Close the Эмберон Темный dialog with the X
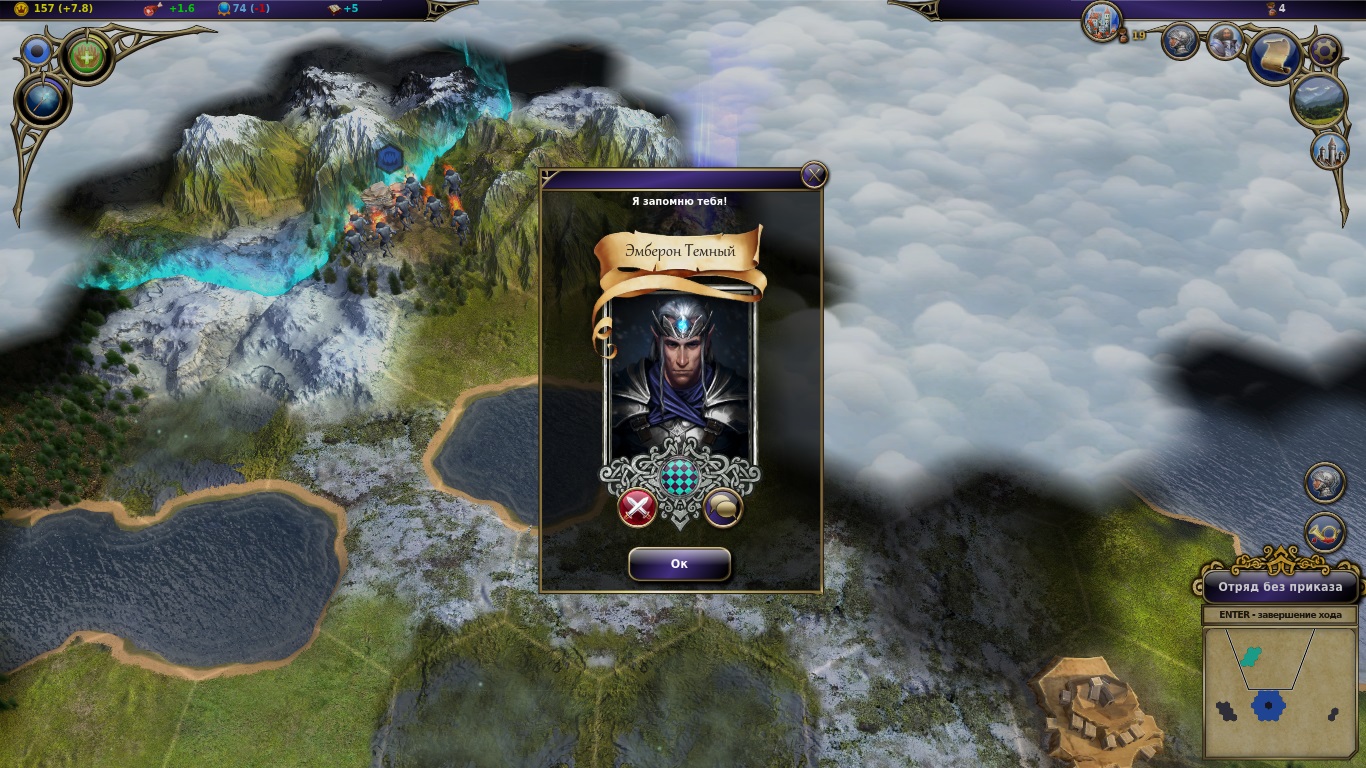This screenshot has height=768, width=1366. [814, 176]
